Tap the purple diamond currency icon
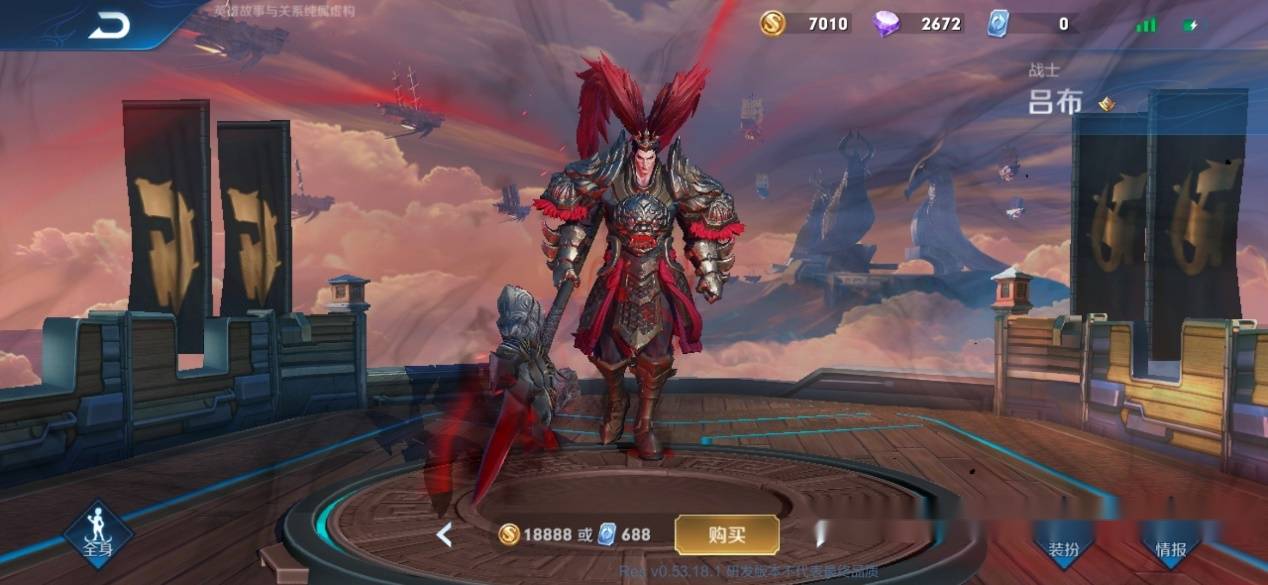Viewport: 1268px width, 585px height. [885, 23]
